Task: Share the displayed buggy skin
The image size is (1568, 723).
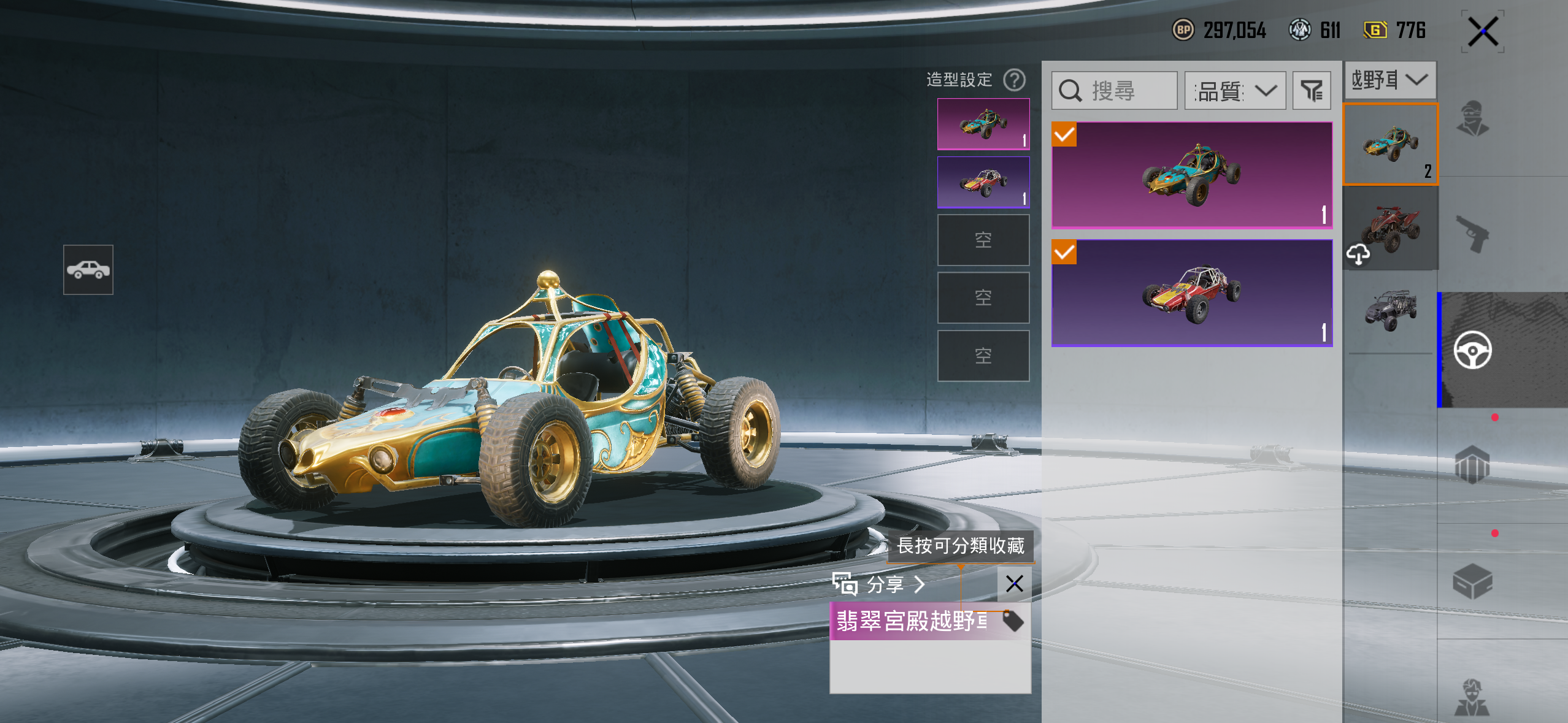Action: (878, 584)
